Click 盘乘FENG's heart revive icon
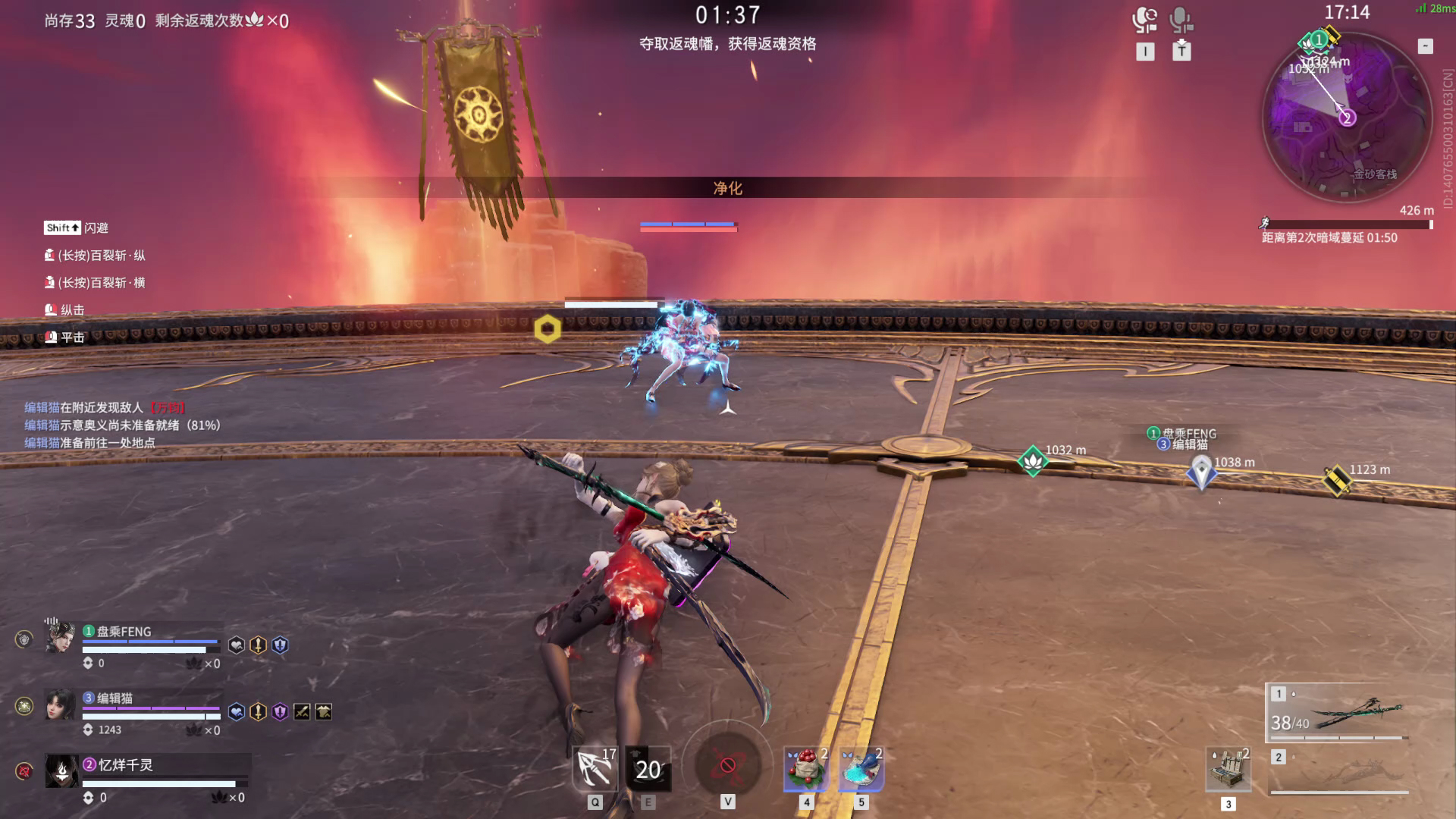 pyautogui.click(x=237, y=645)
